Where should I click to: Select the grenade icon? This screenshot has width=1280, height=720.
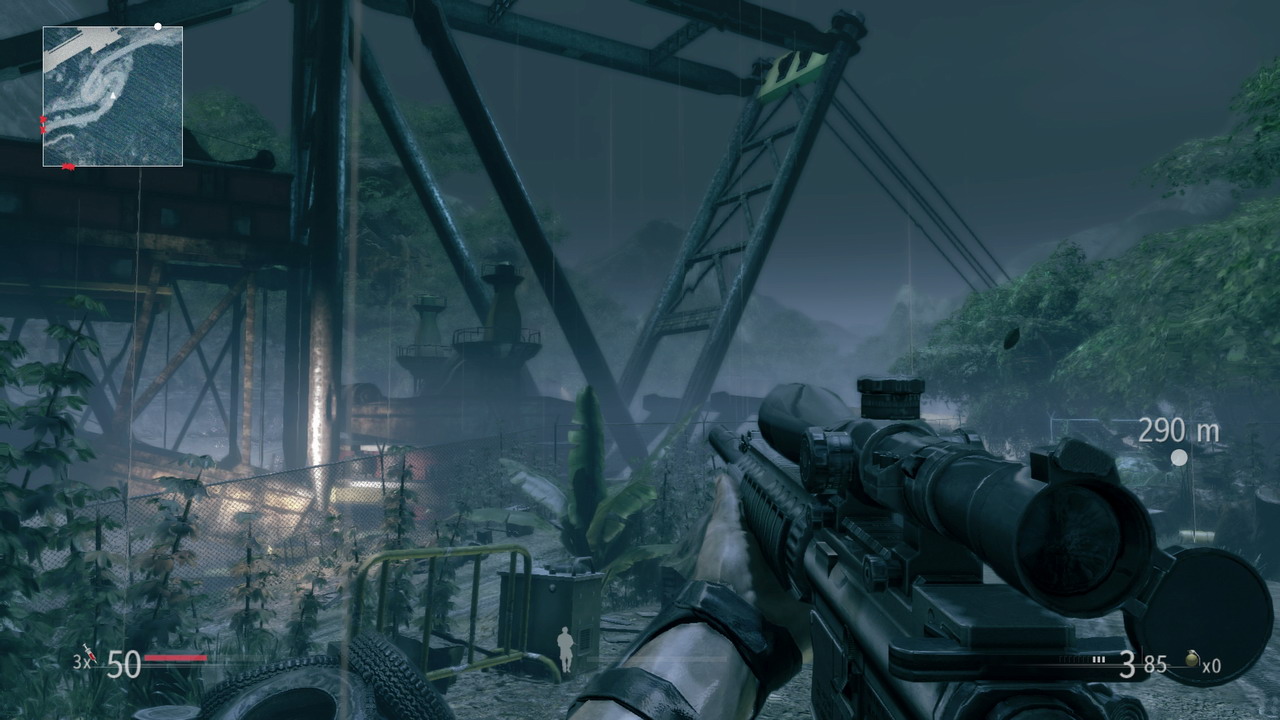(1191, 660)
